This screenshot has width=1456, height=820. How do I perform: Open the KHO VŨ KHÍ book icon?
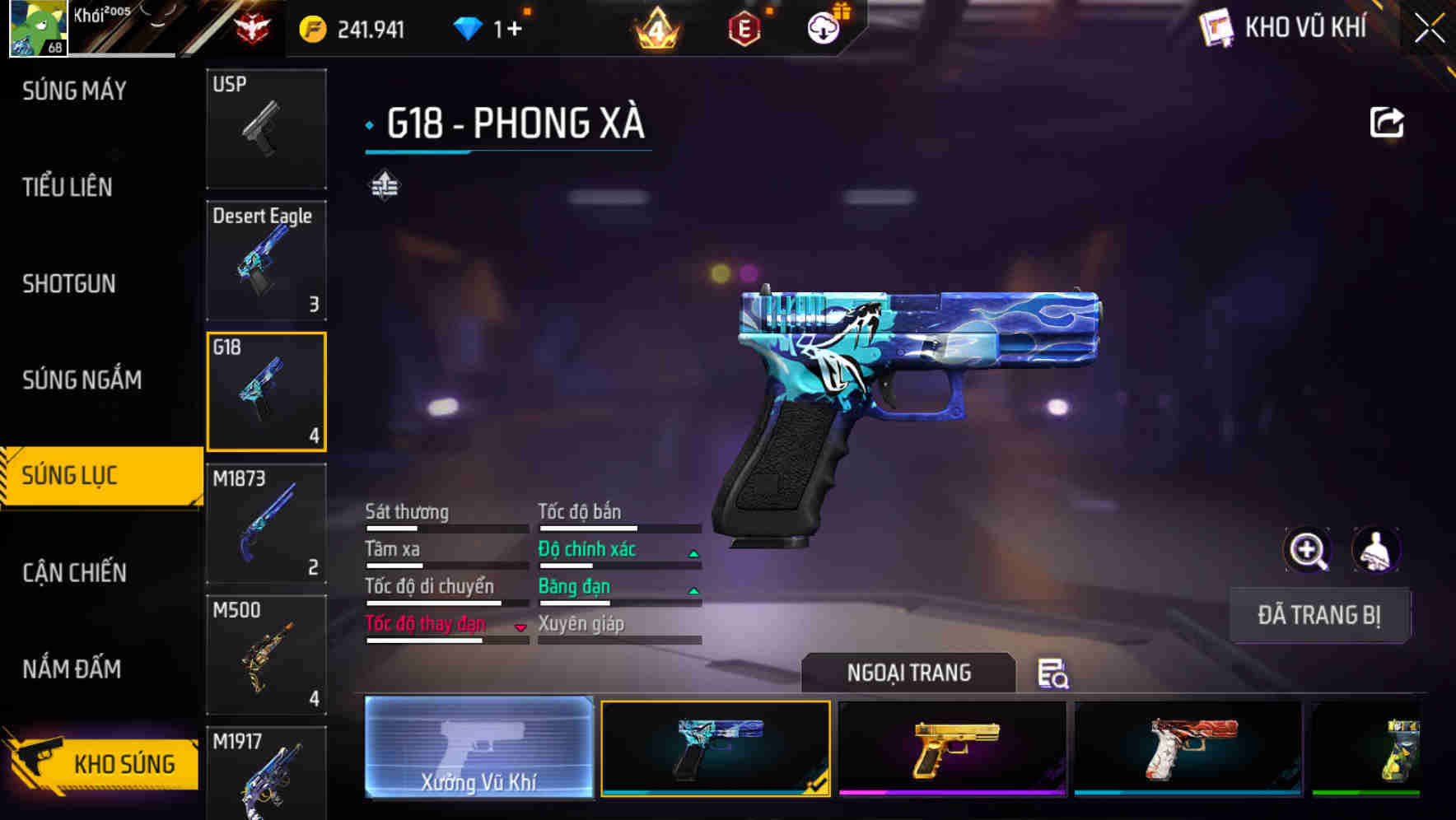1216,27
